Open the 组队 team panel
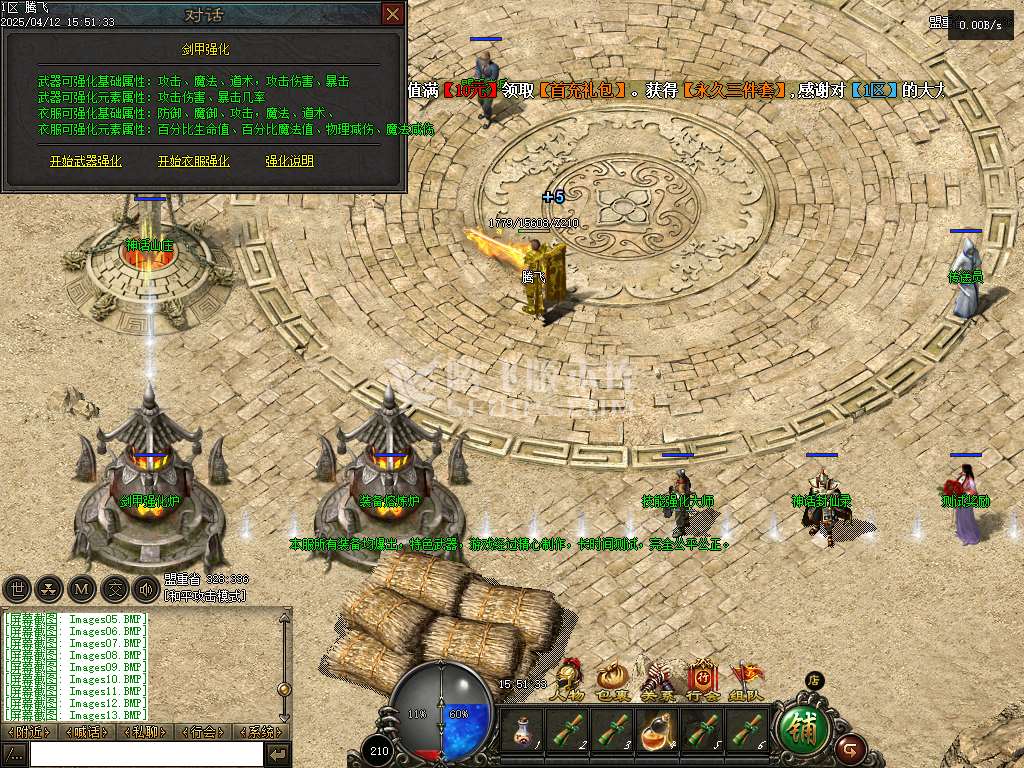The width and height of the screenshot is (1024, 768). pos(747,681)
